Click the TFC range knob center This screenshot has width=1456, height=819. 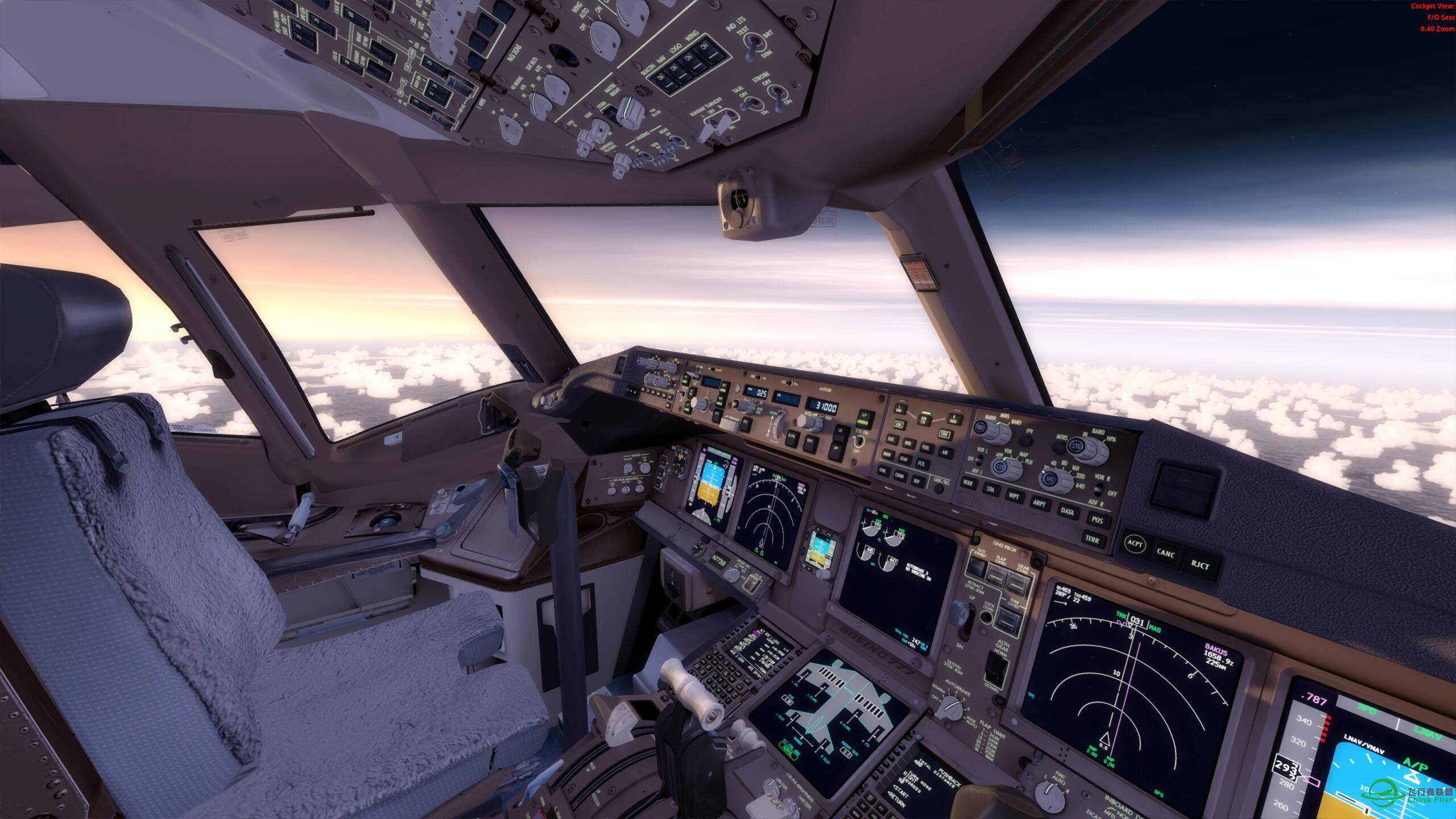1050,479
